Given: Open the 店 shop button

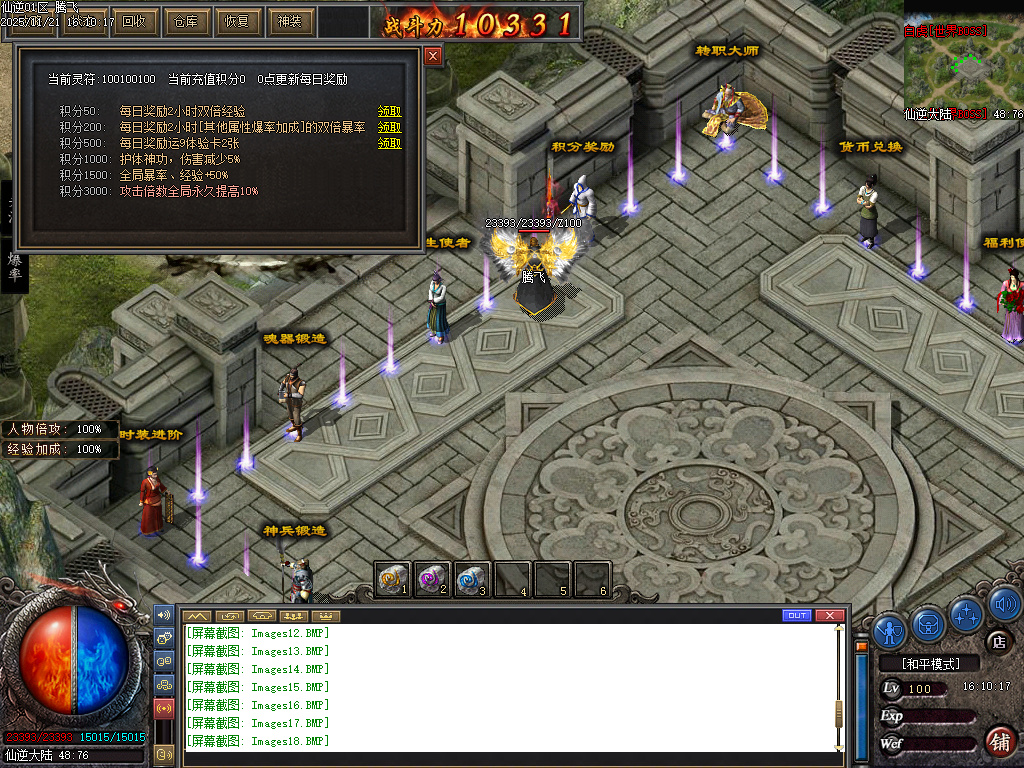Looking at the screenshot, I should click(997, 642).
